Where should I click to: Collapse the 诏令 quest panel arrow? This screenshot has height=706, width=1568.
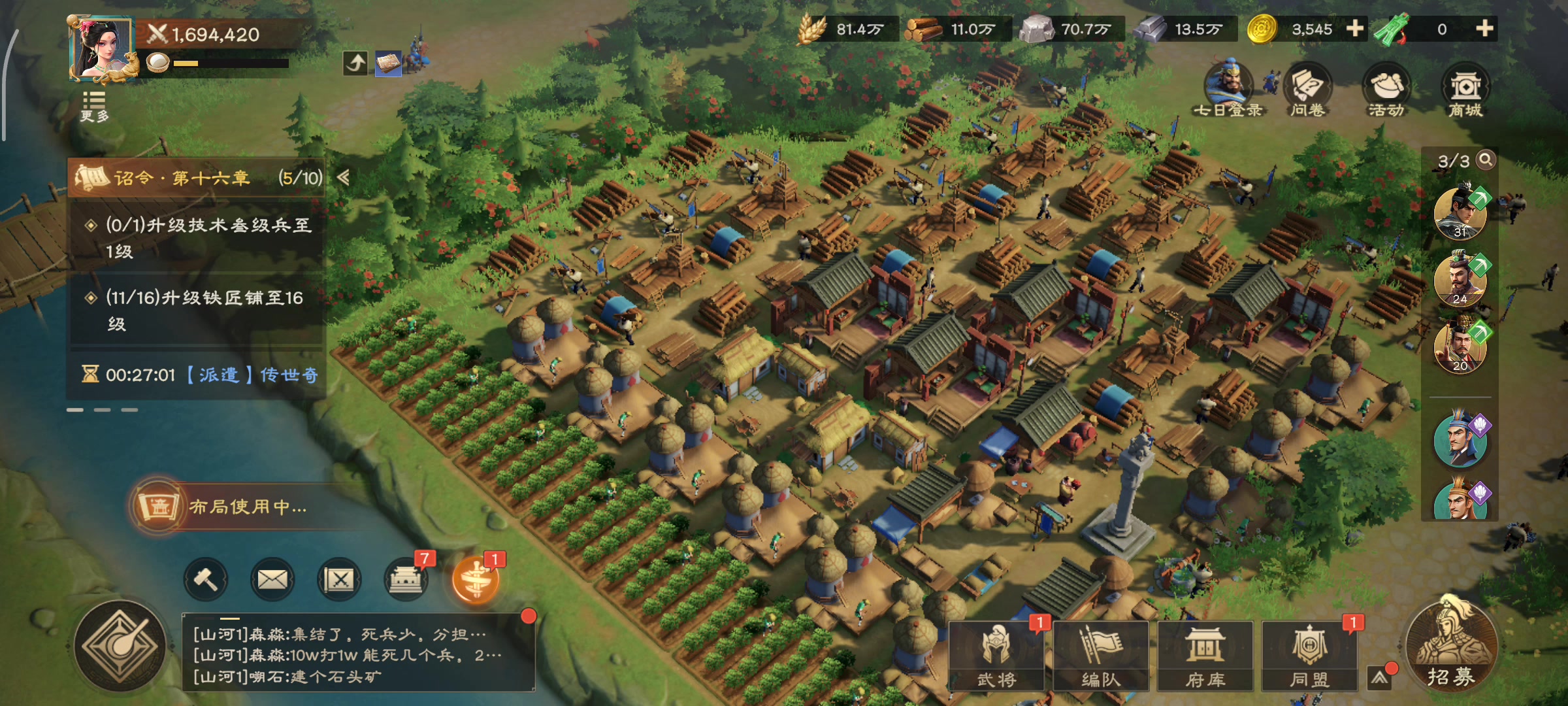343,177
